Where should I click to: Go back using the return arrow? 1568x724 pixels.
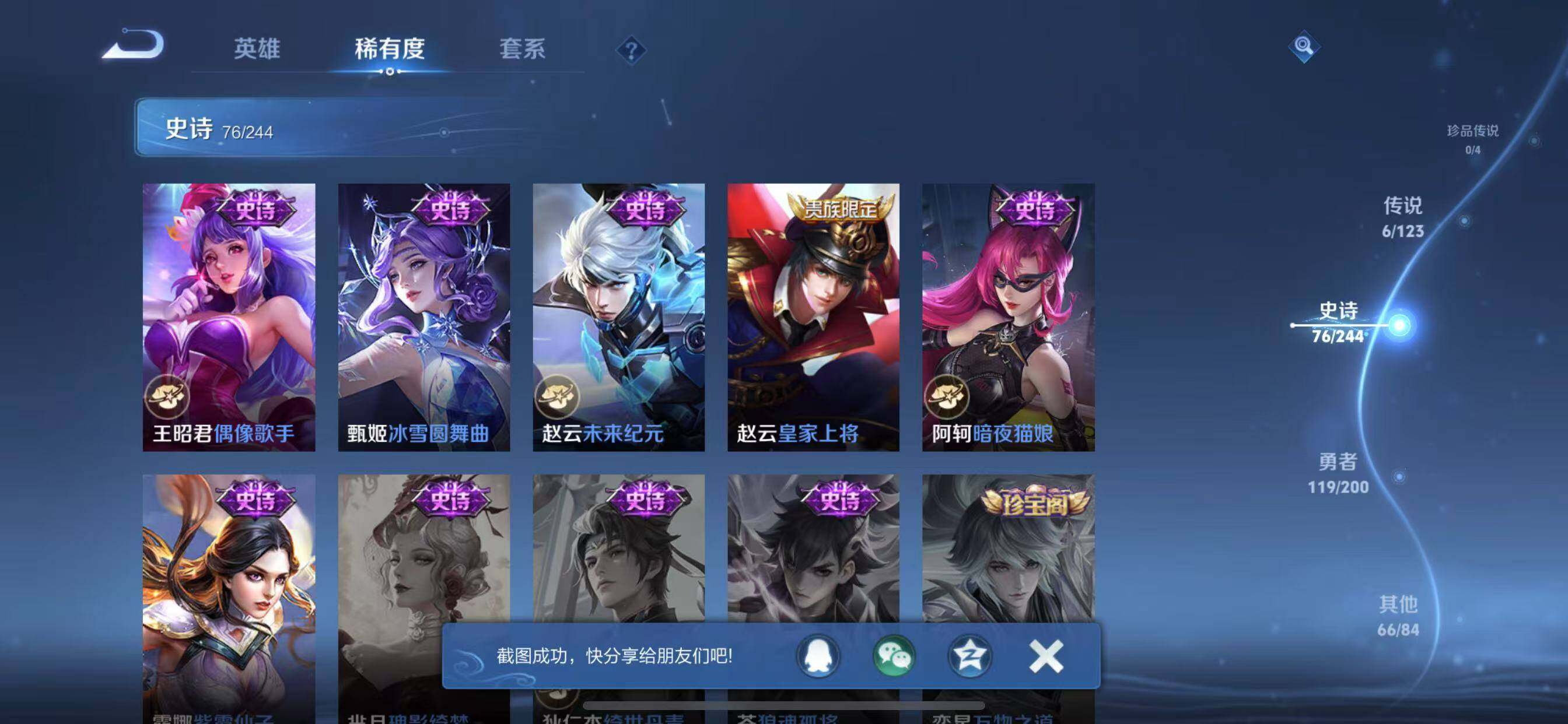pos(134,45)
